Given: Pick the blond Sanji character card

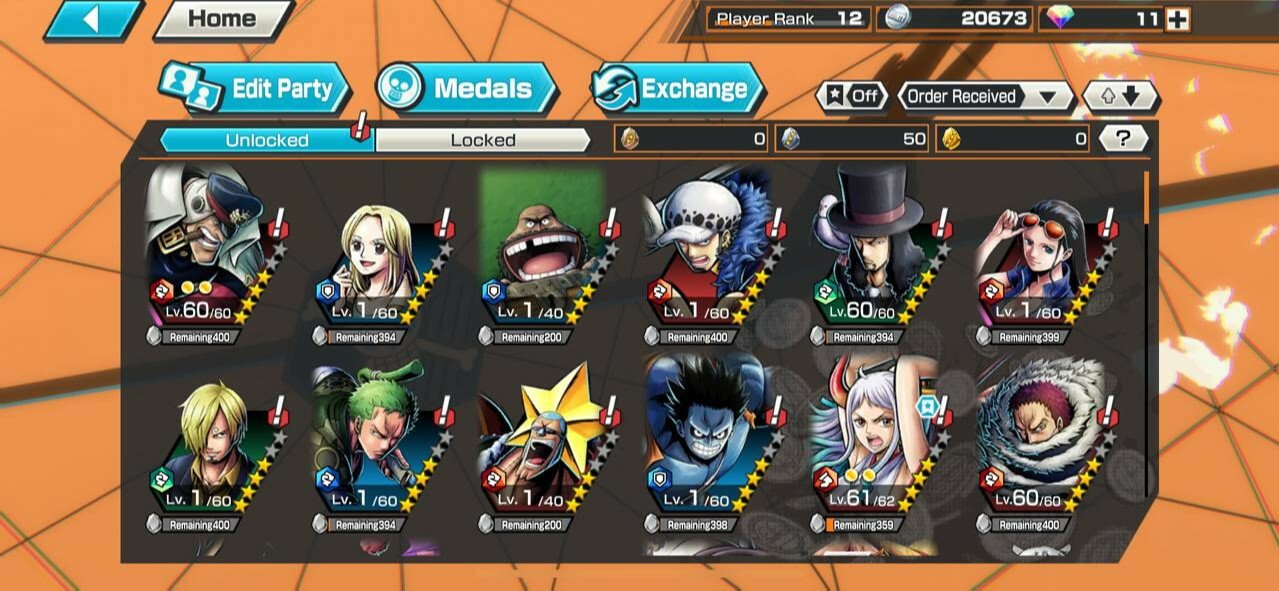Looking at the screenshot, I should pos(208,443).
